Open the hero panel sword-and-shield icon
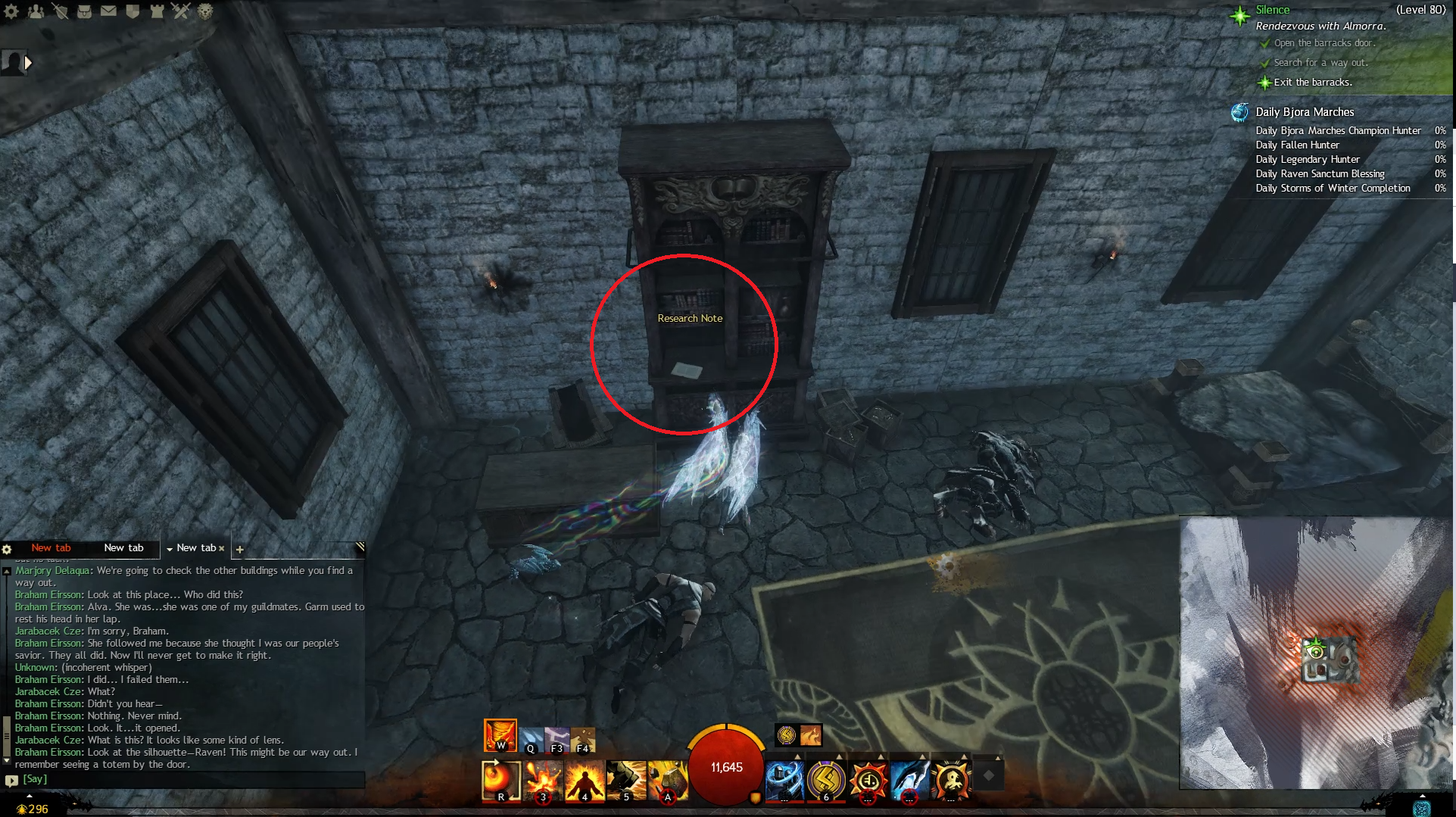 pyautogui.click(x=60, y=11)
